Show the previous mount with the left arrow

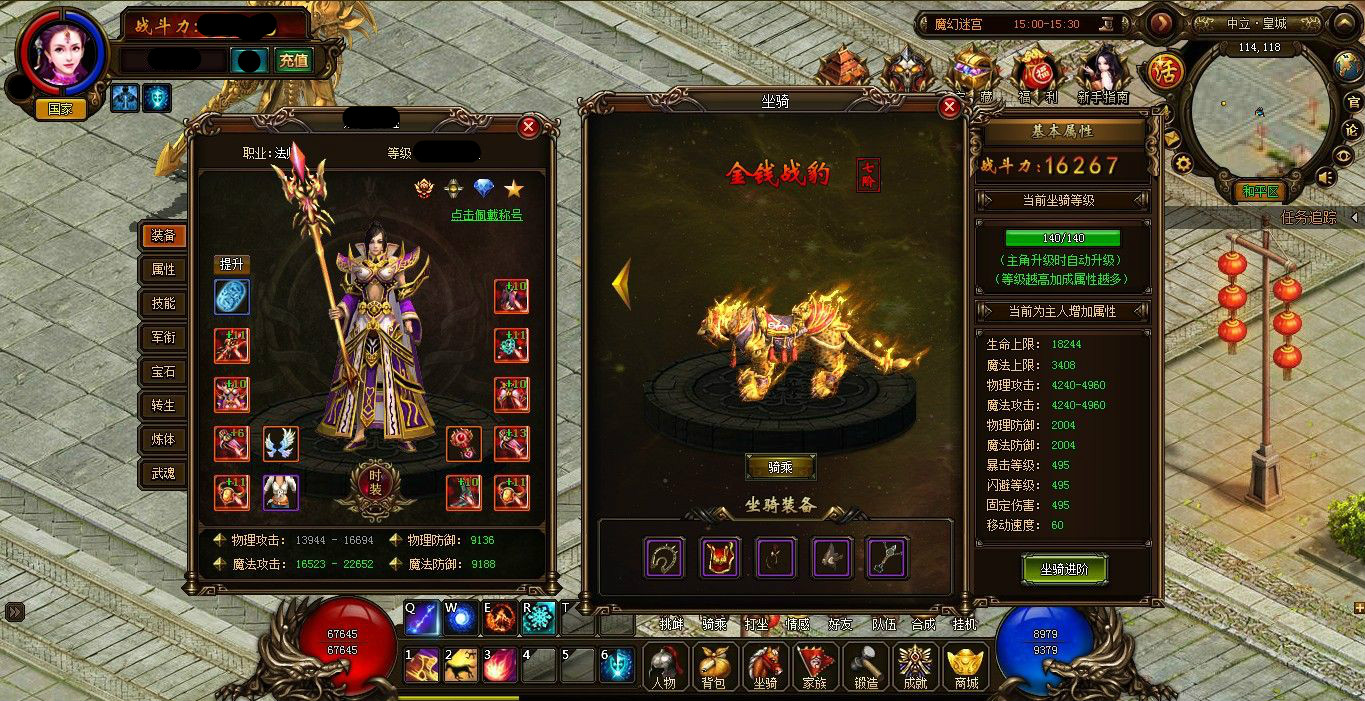621,283
